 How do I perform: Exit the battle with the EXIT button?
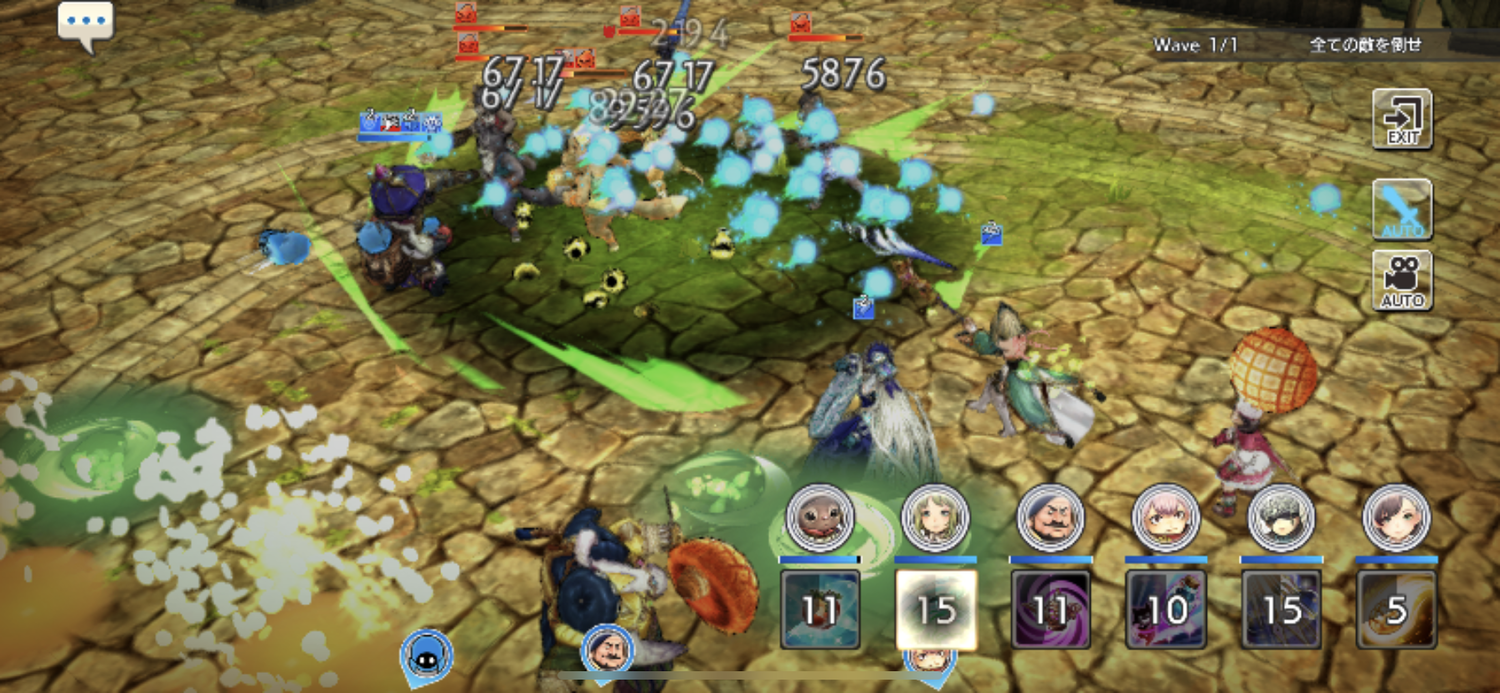point(1402,119)
